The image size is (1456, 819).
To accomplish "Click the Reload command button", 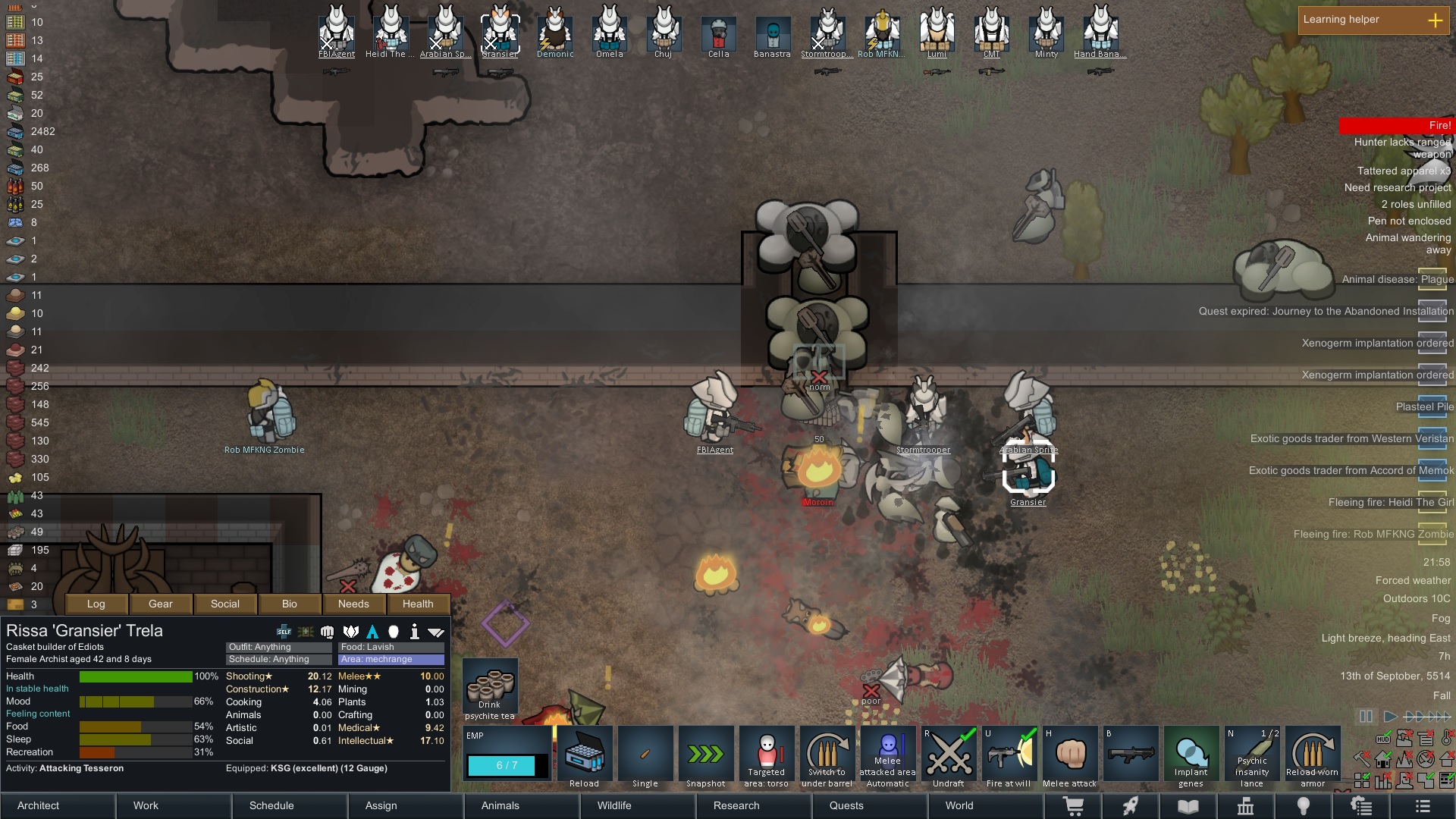I will [x=584, y=757].
